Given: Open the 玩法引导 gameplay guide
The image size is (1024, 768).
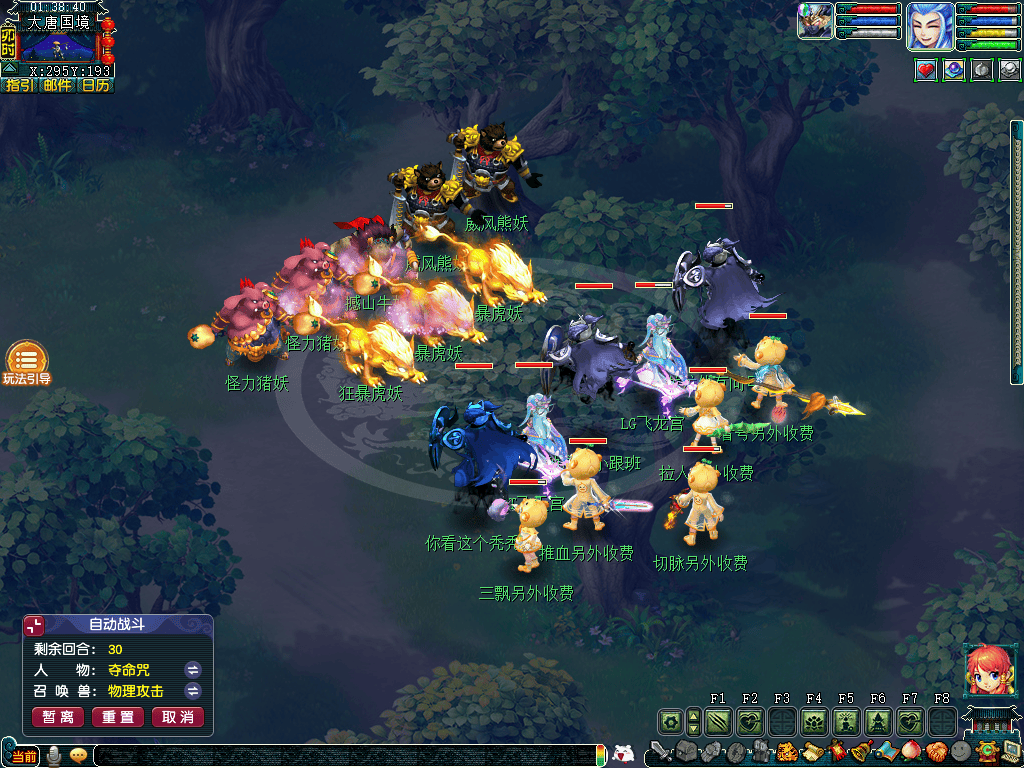Looking at the screenshot, I should [27, 360].
